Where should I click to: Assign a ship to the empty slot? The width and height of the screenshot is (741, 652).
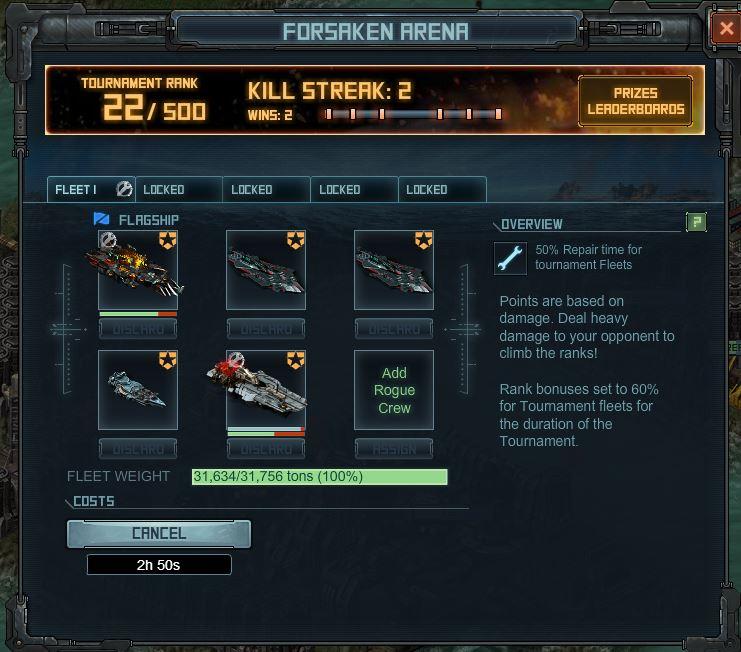[394, 449]
